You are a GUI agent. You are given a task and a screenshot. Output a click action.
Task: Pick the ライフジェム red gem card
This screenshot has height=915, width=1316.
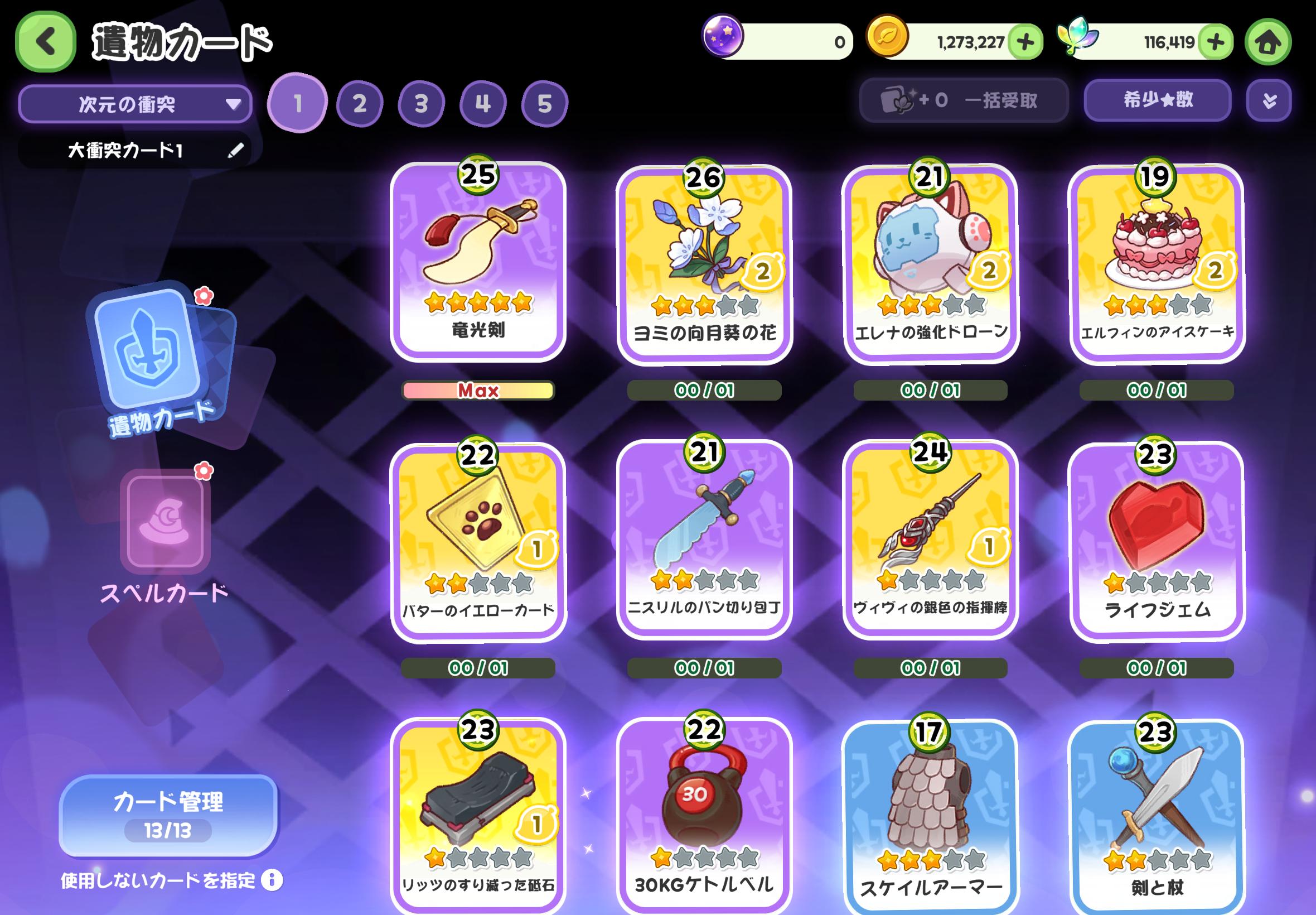click(x=1156, y=541)
